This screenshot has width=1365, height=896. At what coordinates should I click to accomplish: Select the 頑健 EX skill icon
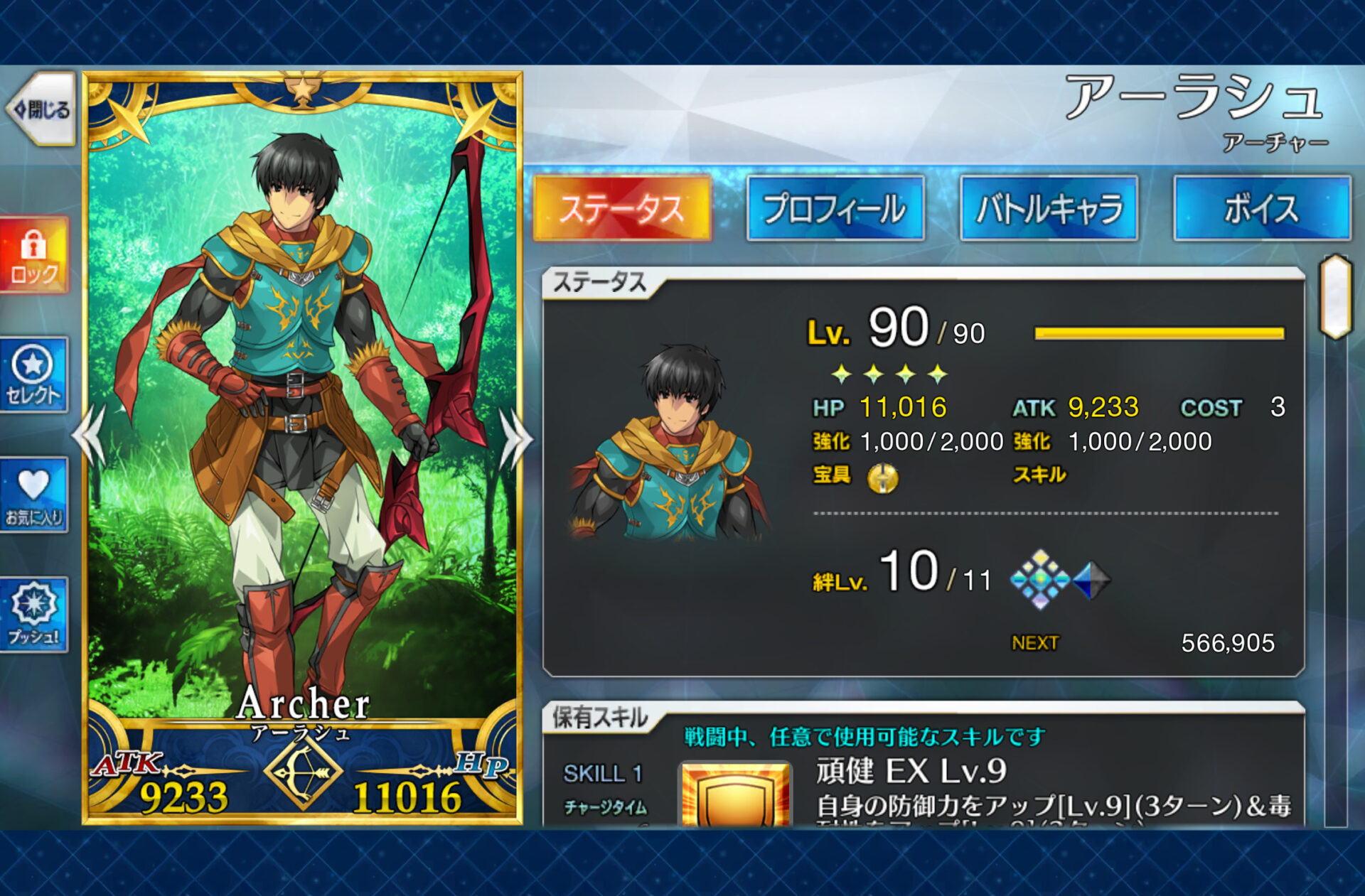point(735,794)
